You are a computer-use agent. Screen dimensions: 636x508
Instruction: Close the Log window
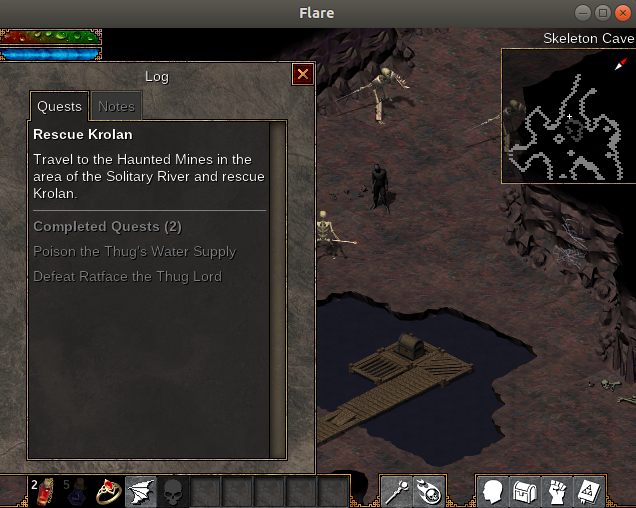coord(303,74)
